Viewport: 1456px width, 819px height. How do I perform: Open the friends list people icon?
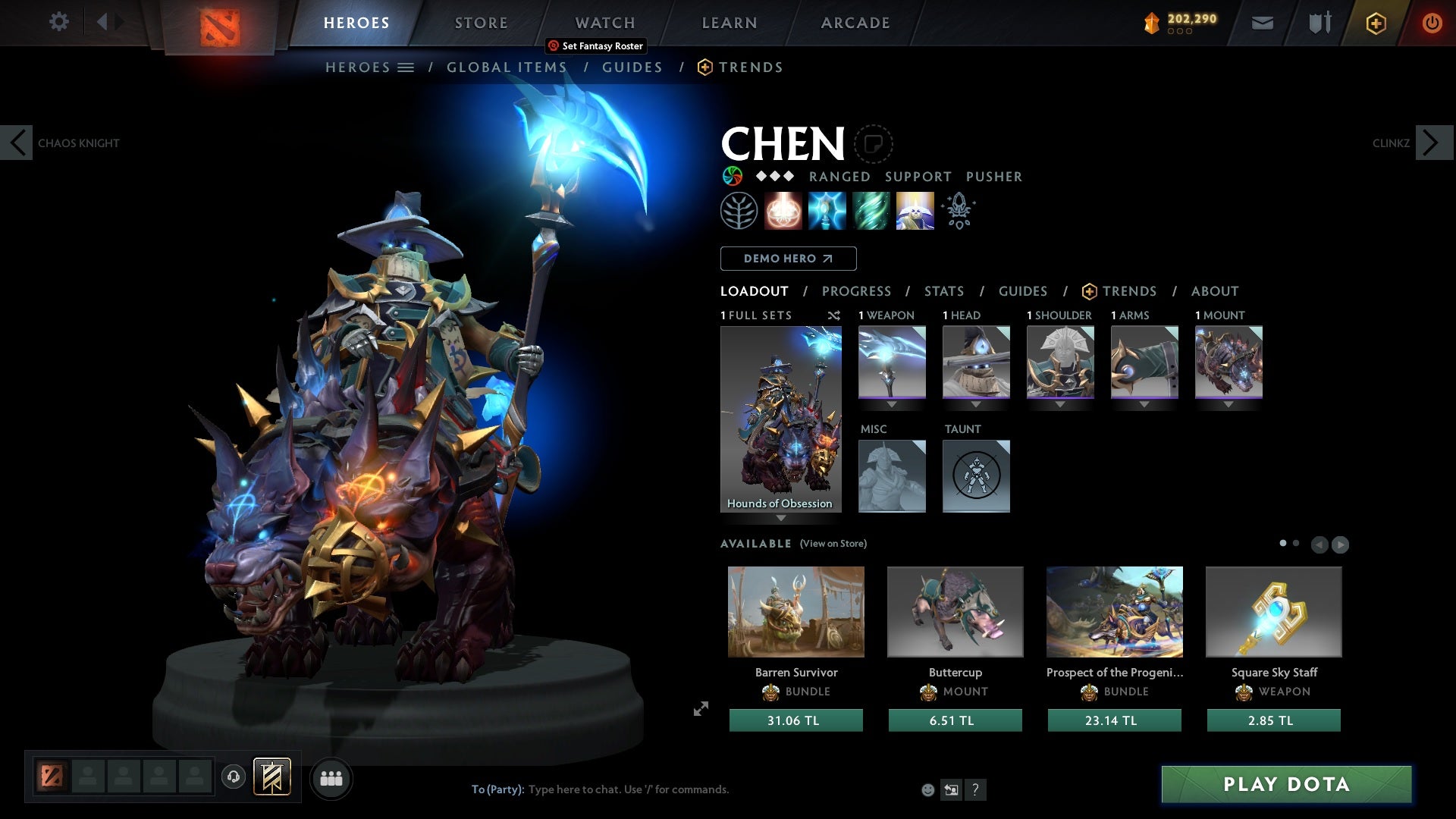point(331,777)
